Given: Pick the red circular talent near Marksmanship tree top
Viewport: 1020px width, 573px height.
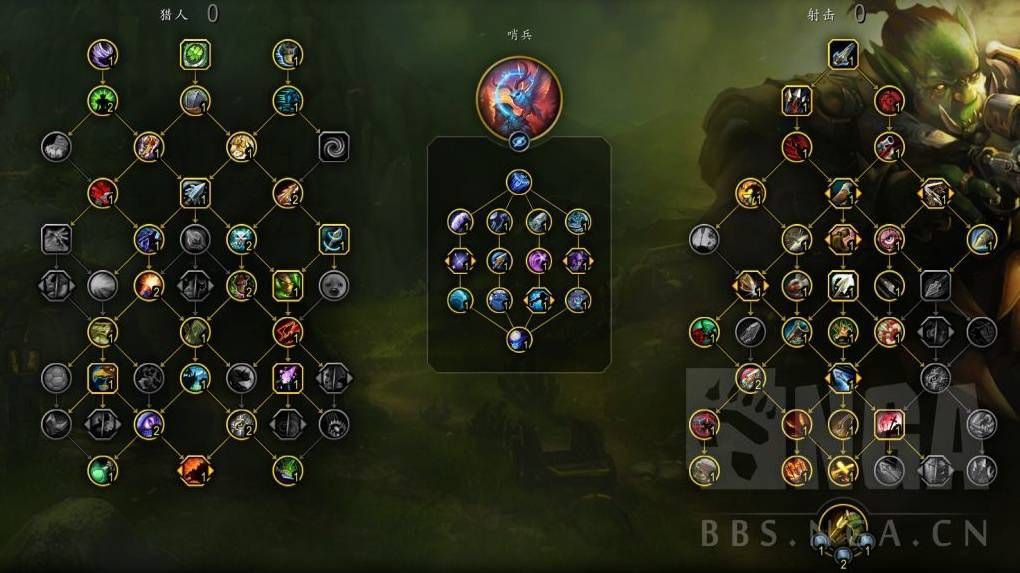Looking at the screenshot, I should point(889,100).
